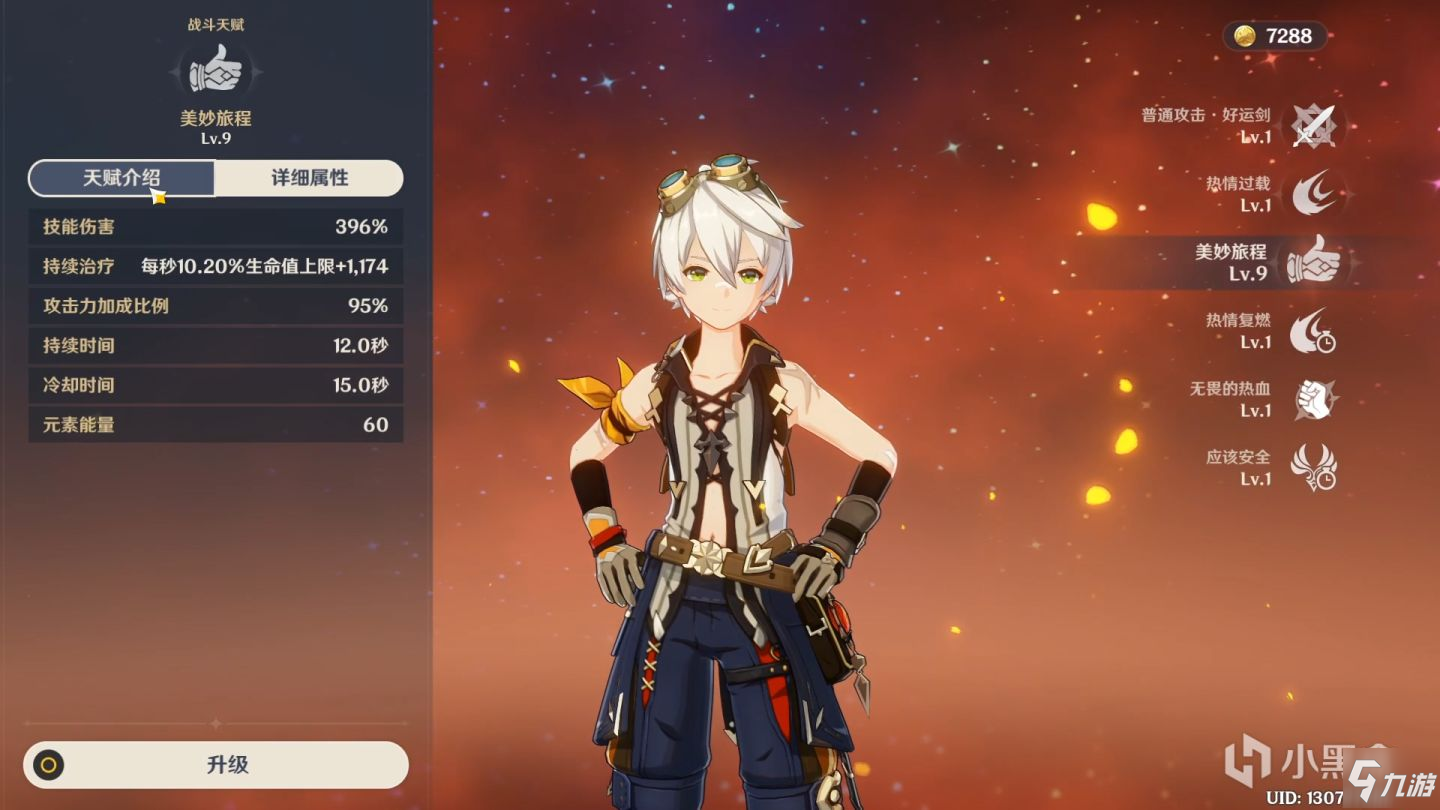Select the 美妙旅程 talent entry
1440x810 pixels.
click(1313, 263)
